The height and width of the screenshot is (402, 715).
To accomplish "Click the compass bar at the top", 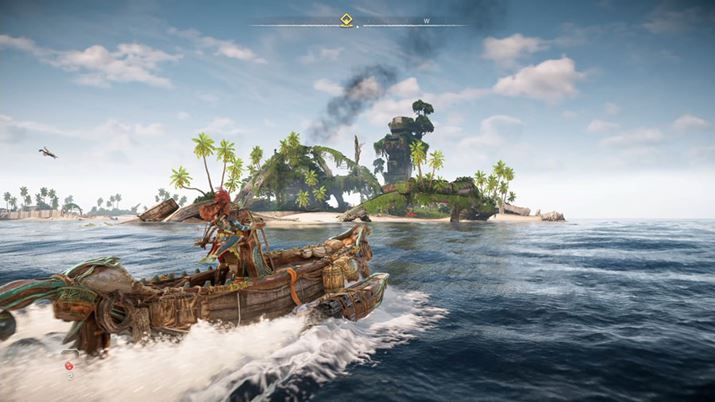I will (x=400, y=24).
